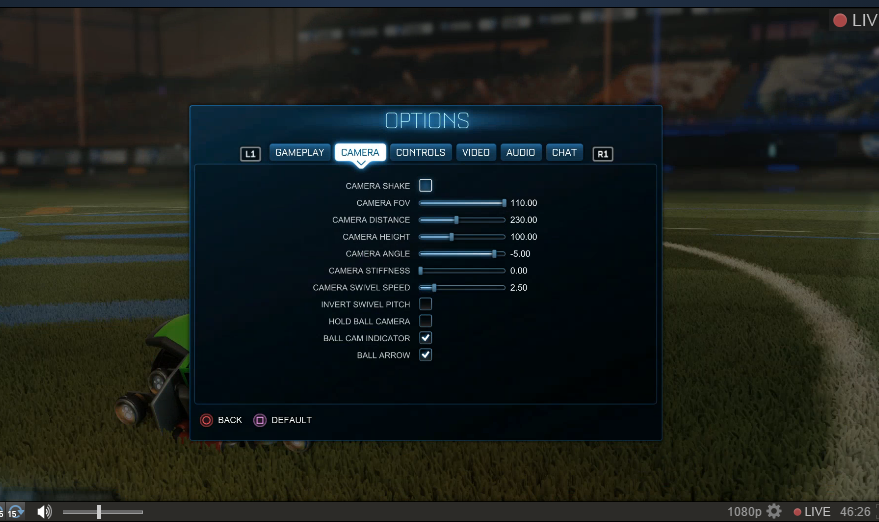Screen dimensions: 879x522
Task: Click the Camera Angle slider
Action: click(462, 254)
